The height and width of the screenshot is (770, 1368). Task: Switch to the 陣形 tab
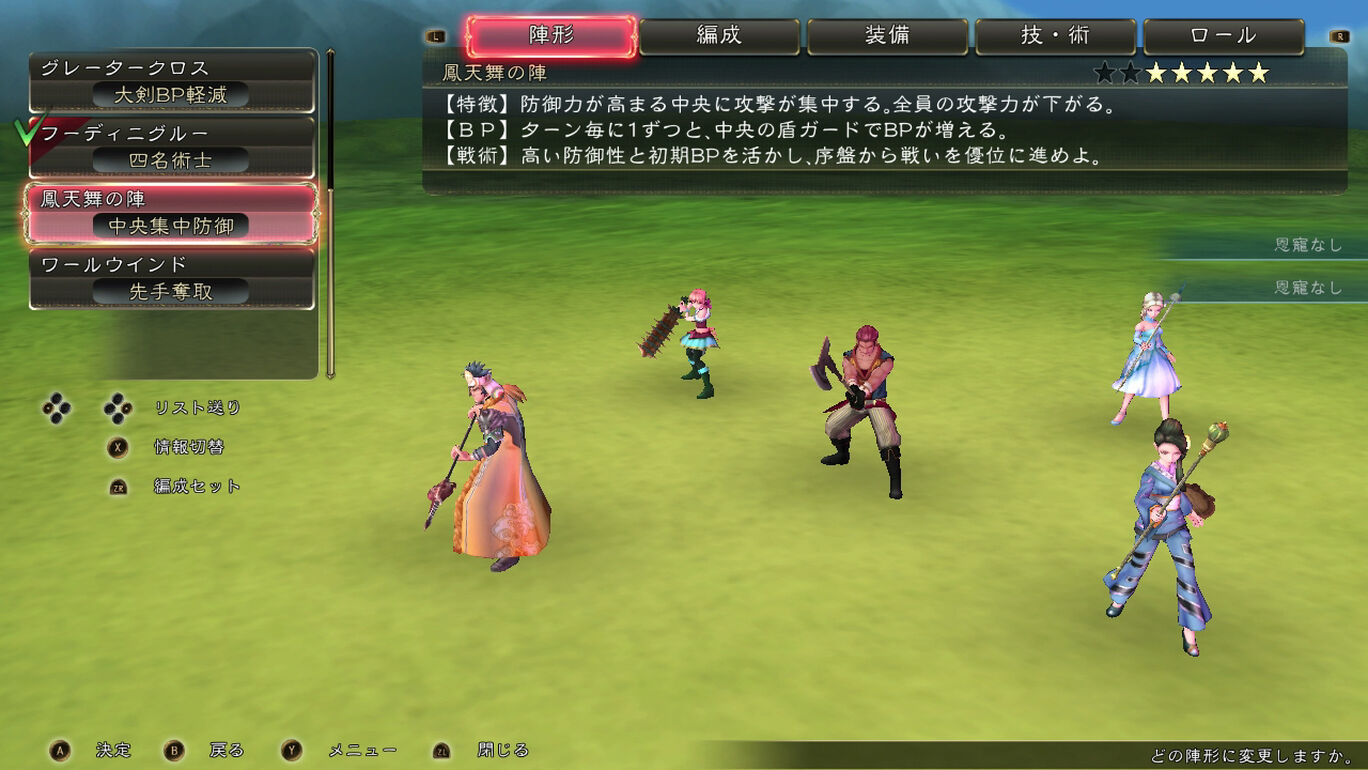click(x=551, y=36)
